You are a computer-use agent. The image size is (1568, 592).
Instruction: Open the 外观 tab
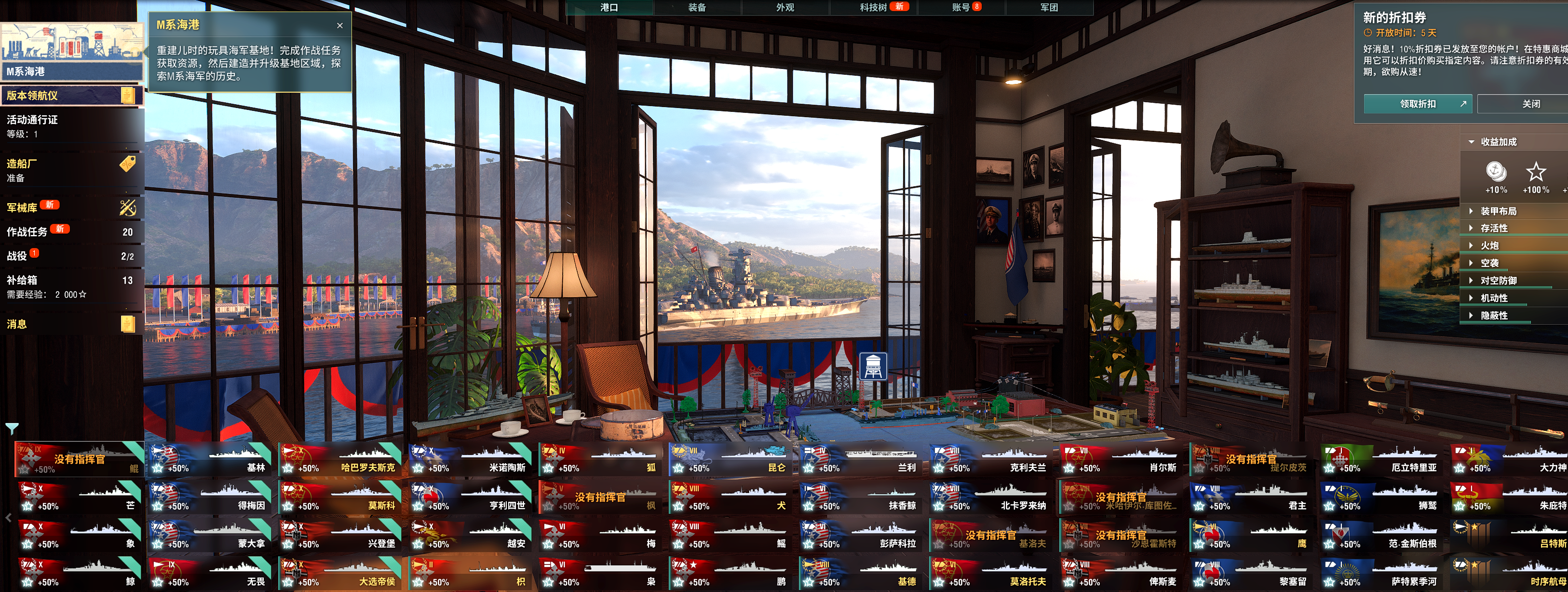(x=784, y=7)
